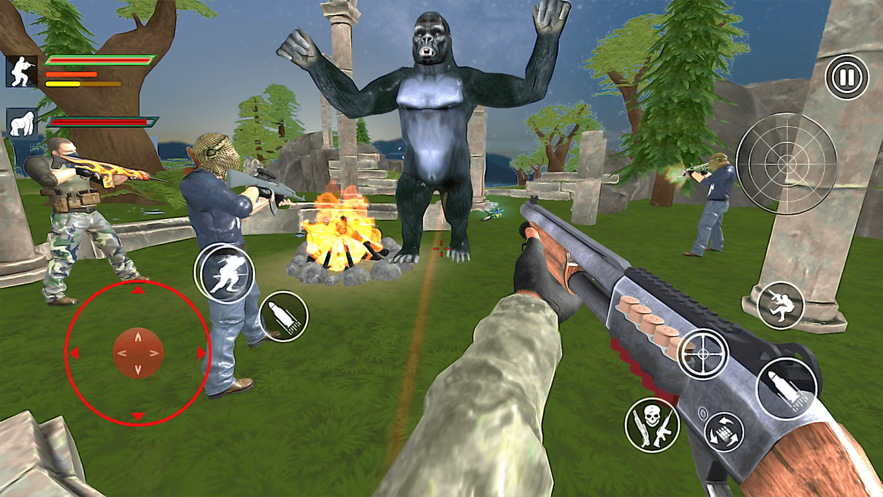Select the gorilla enemy portrait icon
883x497 pixels.
(x=21, y=124)
